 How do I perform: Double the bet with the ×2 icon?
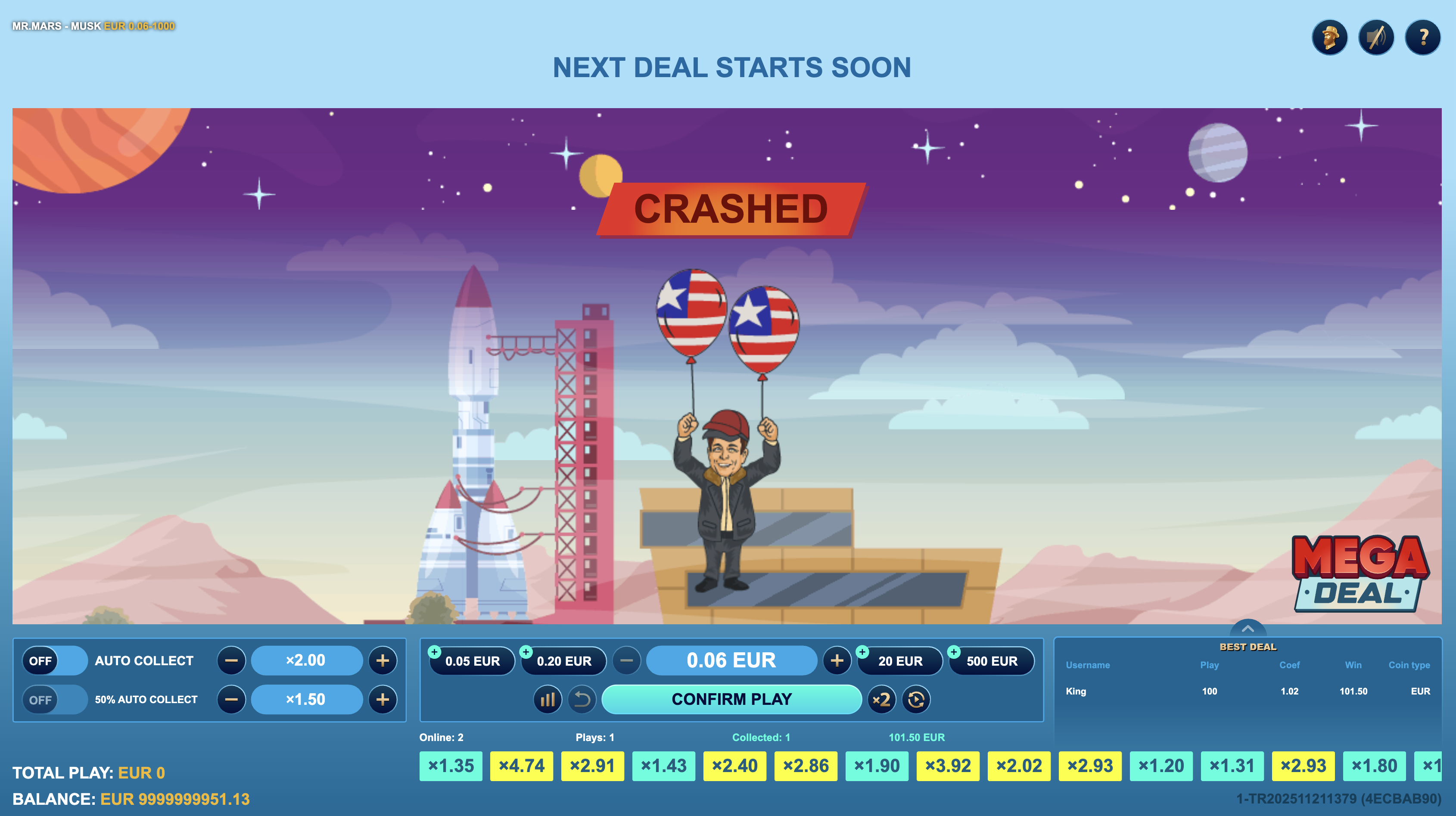[x=882, y=700]
